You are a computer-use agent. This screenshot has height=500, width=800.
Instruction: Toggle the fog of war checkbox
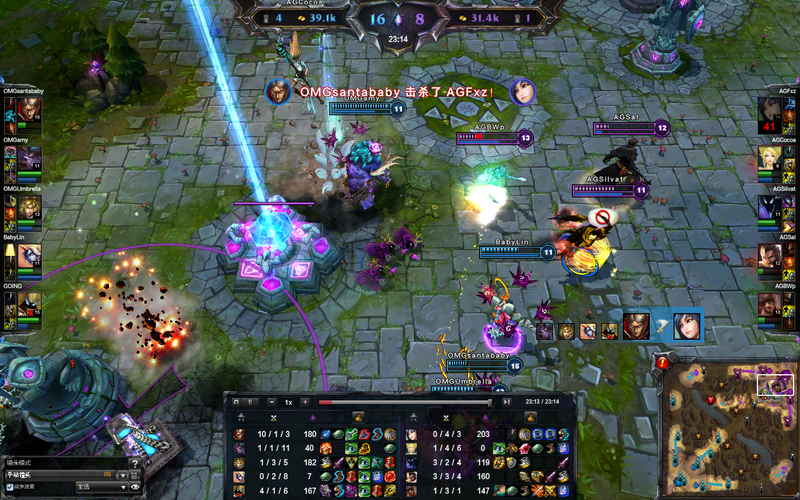click(10, 487)
